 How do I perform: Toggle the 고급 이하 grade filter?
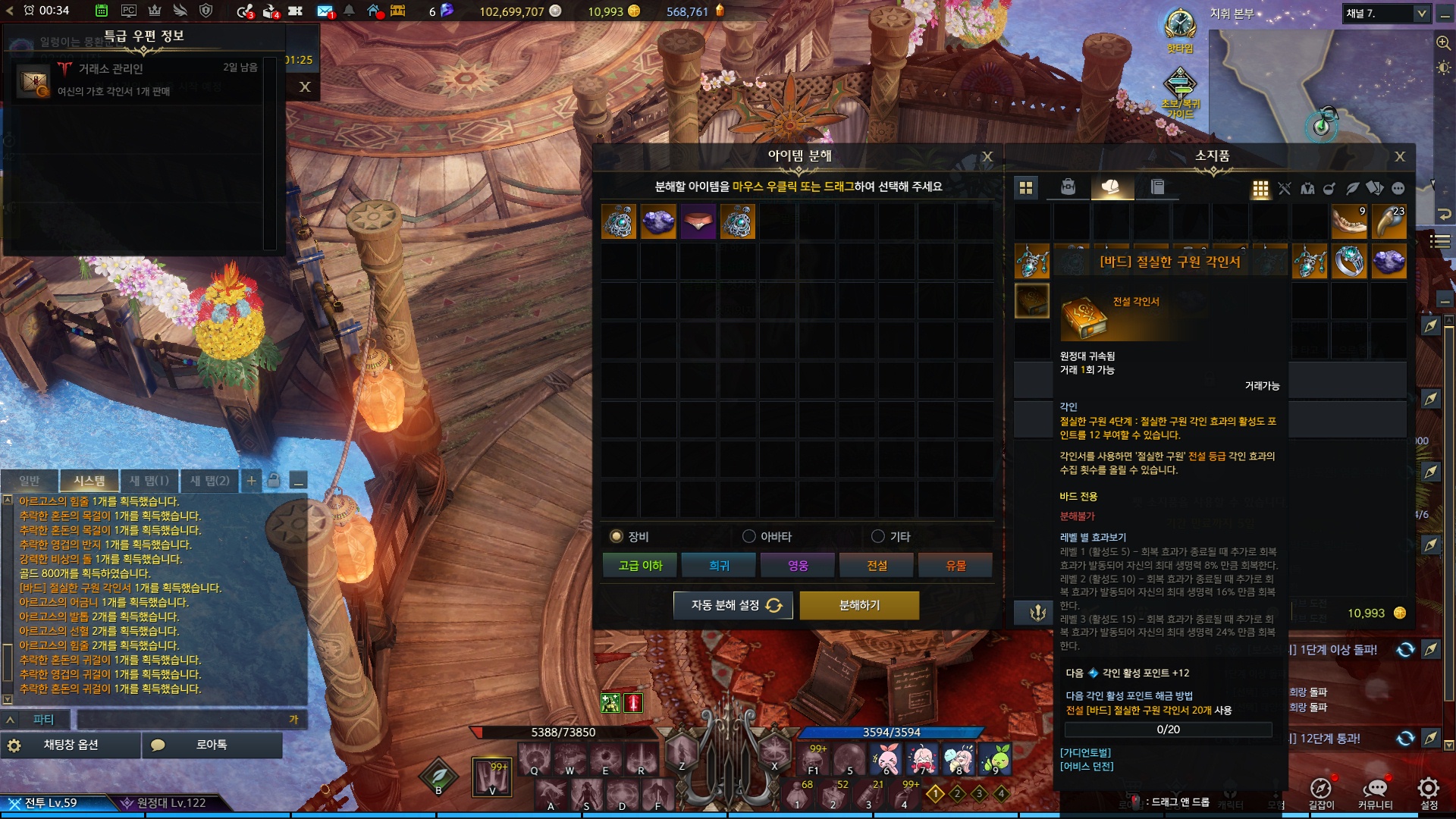pyautogui.click(x=641, y=566)
